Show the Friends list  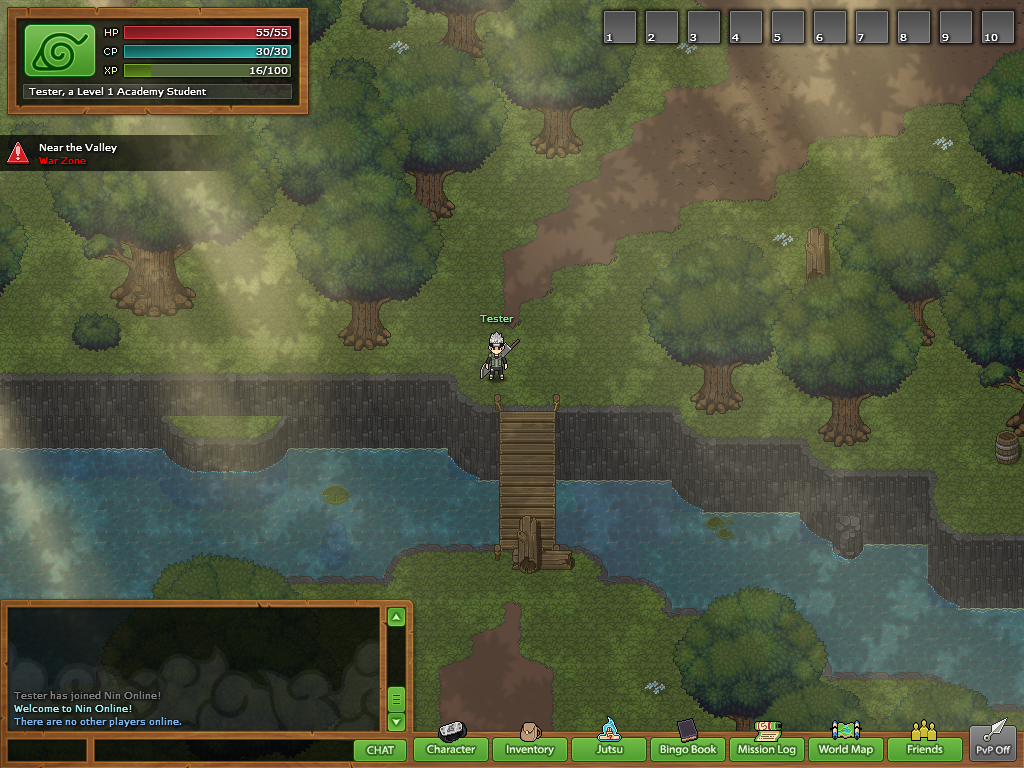pyautogui.click(x=925, y=748)
